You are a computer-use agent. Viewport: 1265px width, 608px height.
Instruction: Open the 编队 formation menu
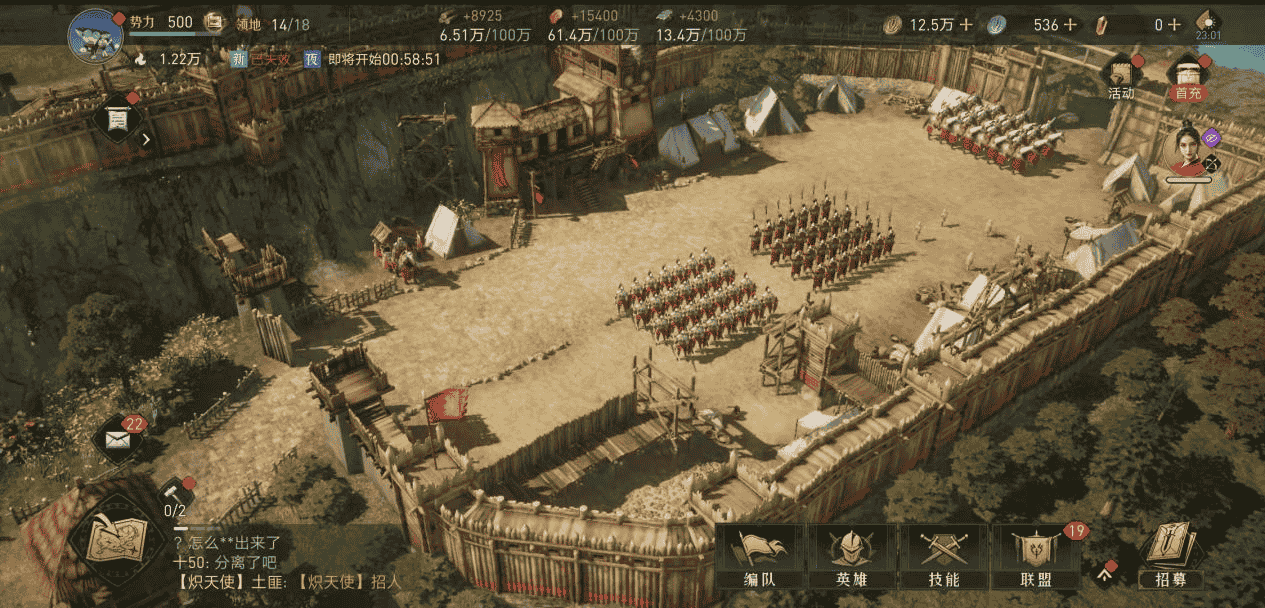(x=759, y=557)
